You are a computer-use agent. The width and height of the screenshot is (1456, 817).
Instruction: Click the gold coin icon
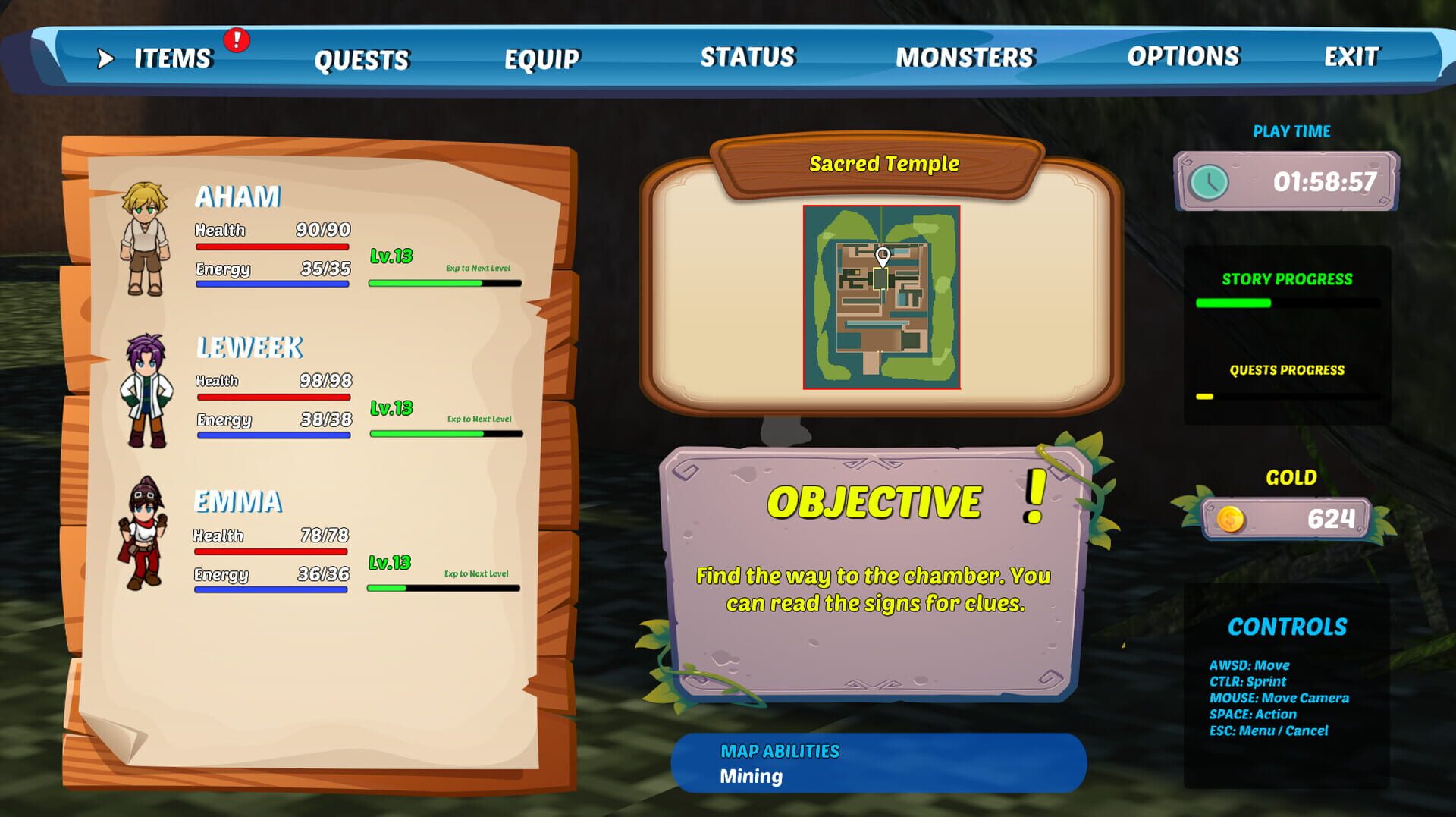point(1232,520)
